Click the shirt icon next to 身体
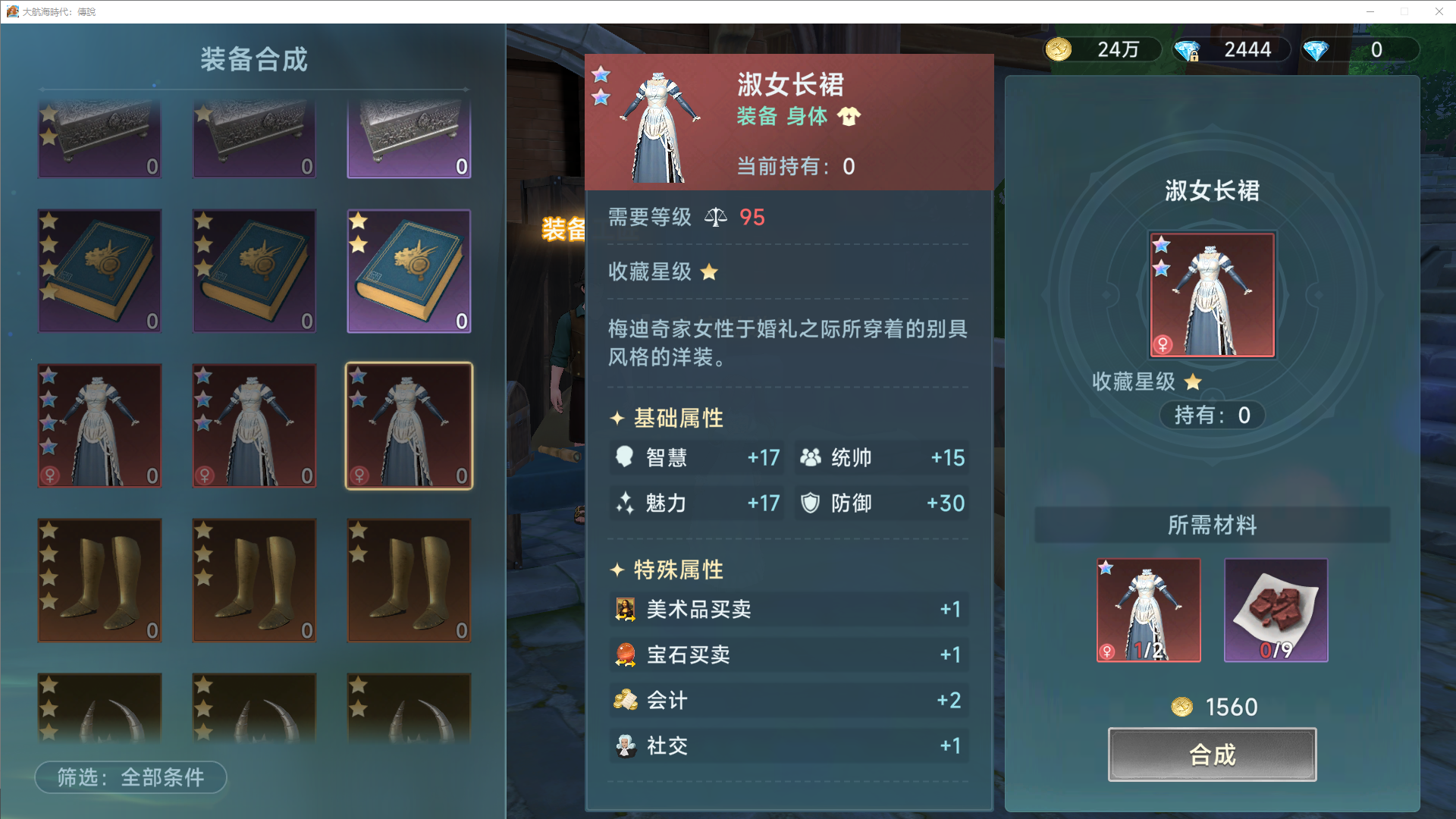The image size is (1456, 819). [850, 116]
